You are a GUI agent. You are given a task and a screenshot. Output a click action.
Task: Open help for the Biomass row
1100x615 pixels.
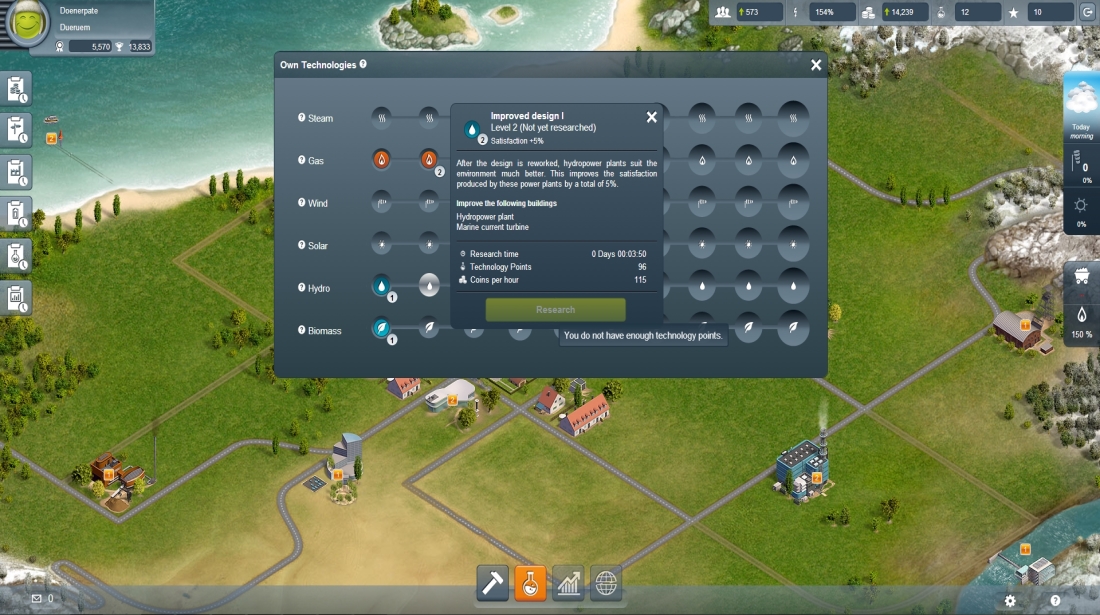(x=302, y=330)
